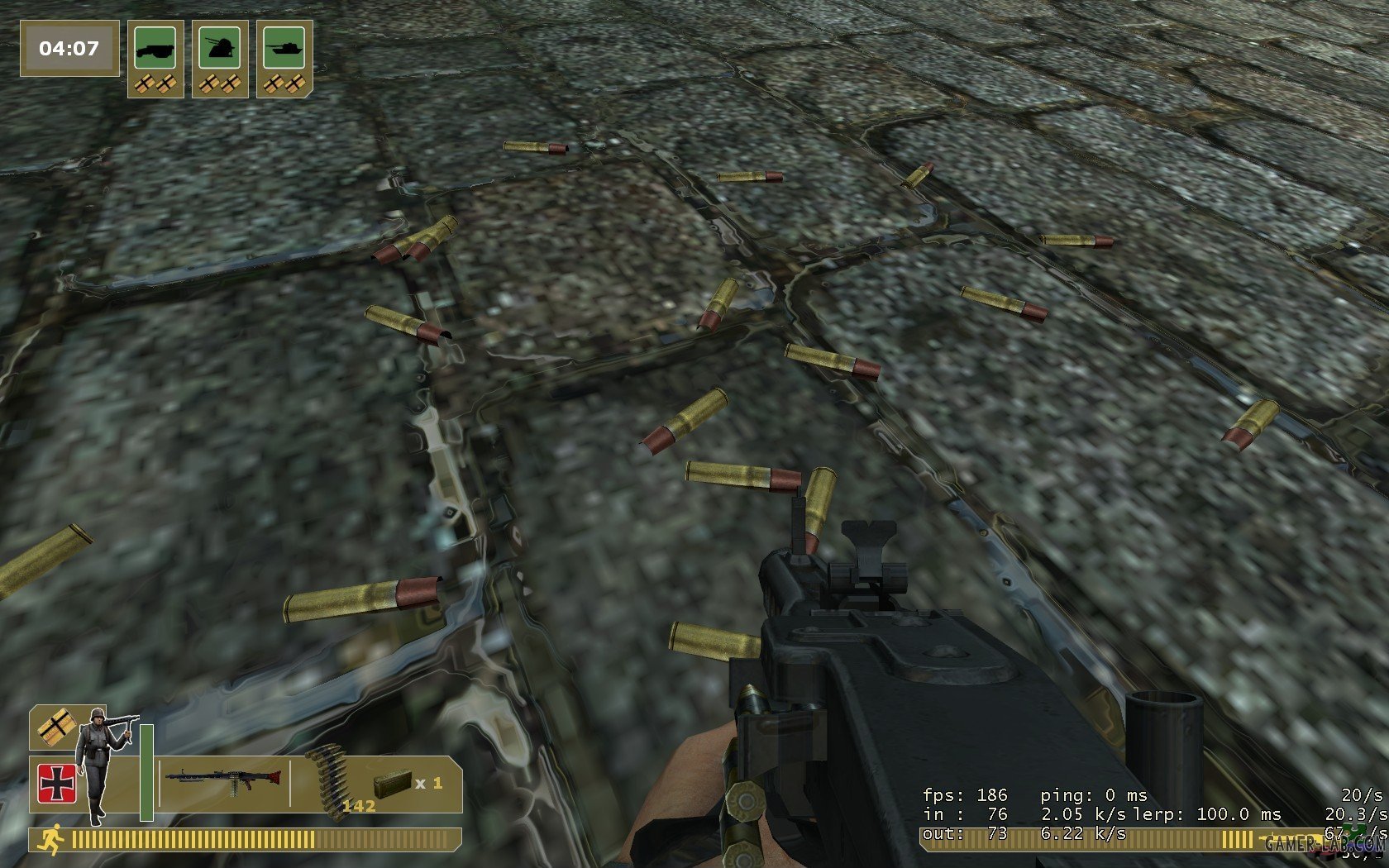Image resolution: width=1389 pixels, height=868 pixels.
Task: Select the TNT bundle icon above the soldier
Action: coord(55,727)
